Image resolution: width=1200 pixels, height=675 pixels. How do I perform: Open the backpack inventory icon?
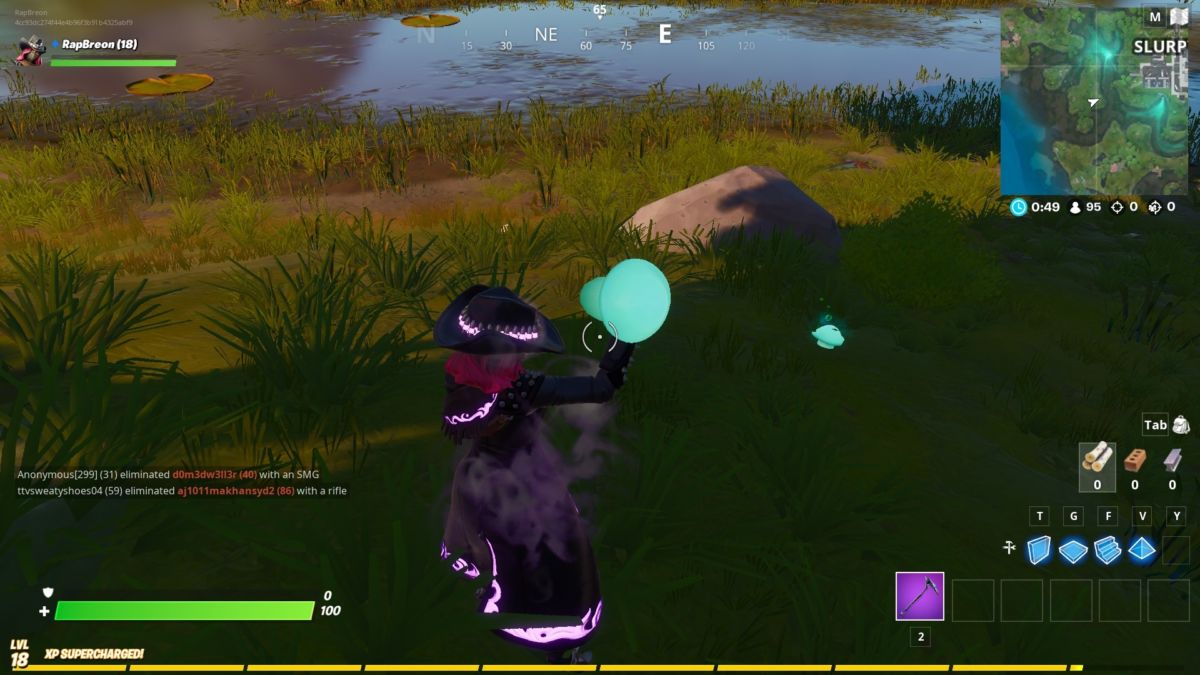coord(1181,425)
